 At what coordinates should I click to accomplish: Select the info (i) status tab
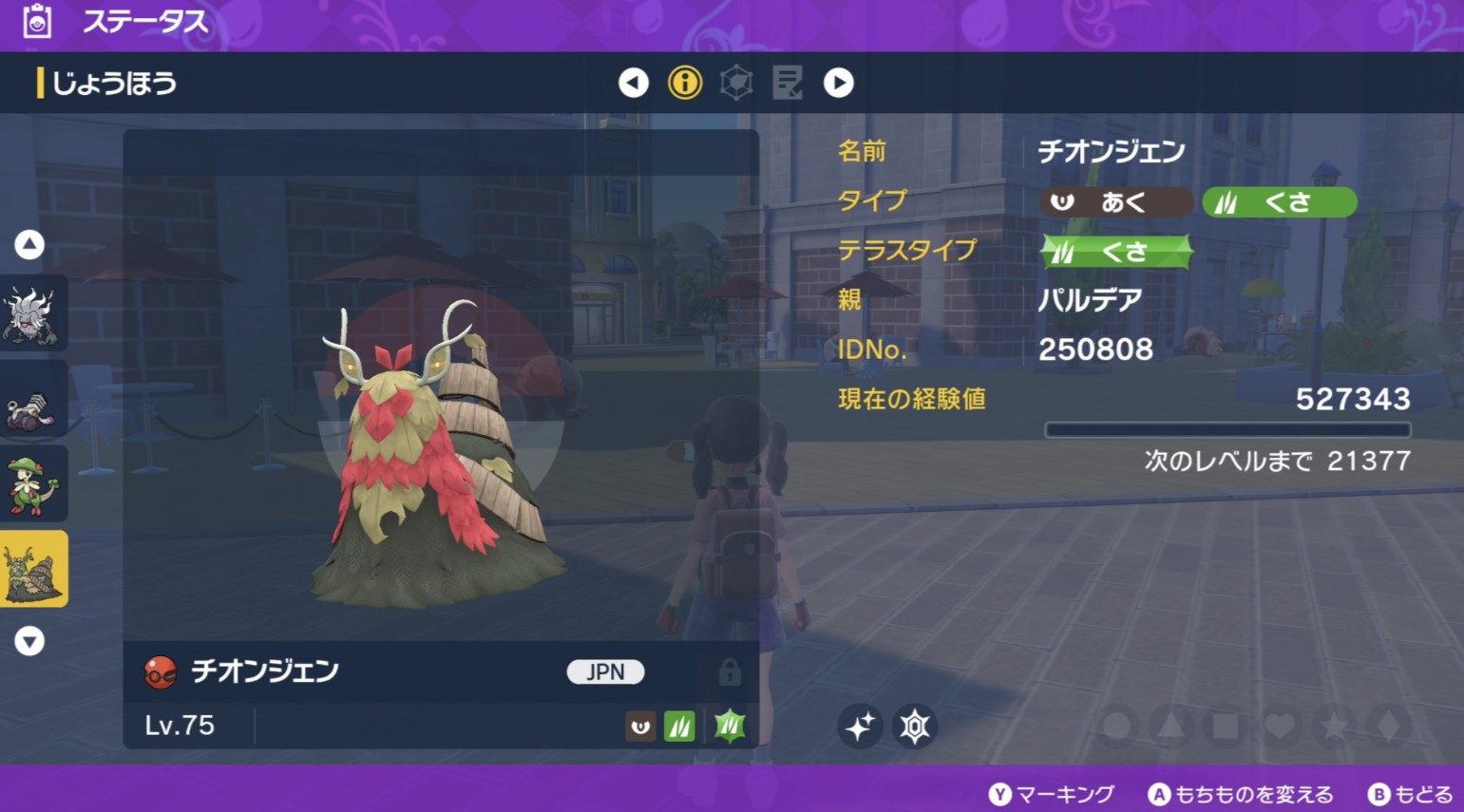685,83
